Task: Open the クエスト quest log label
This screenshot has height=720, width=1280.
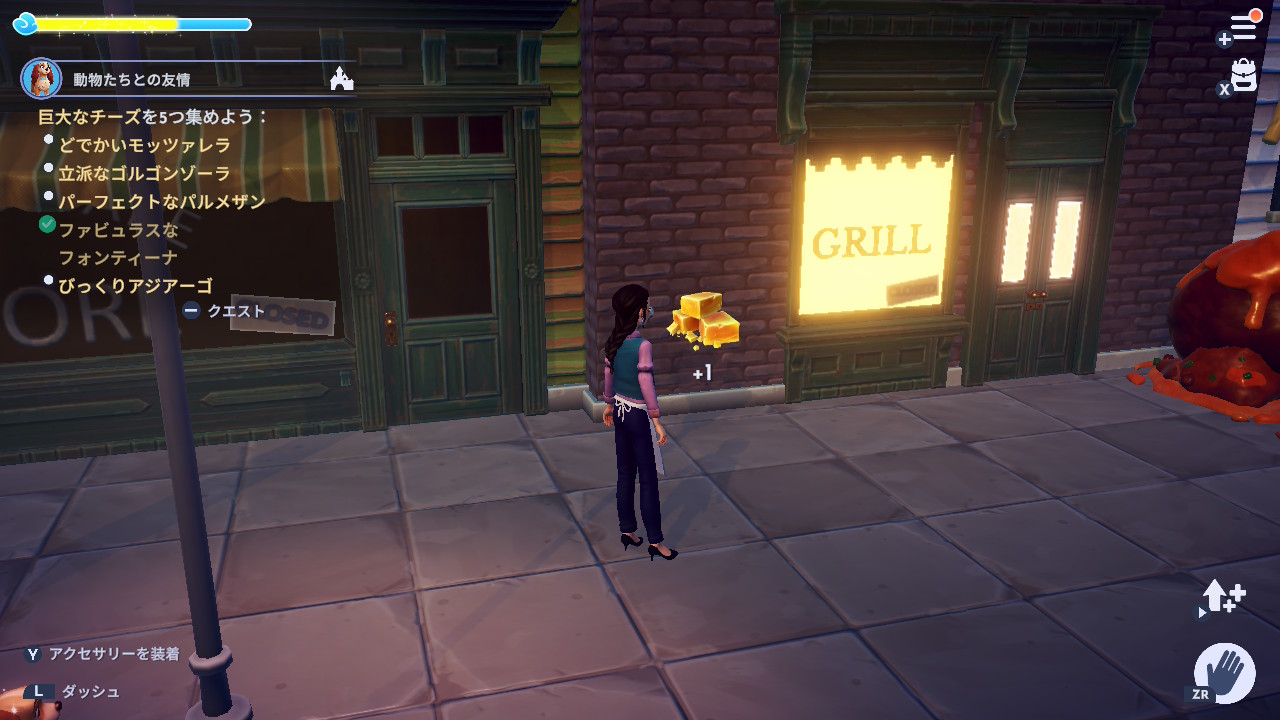Action: [x=236, y=311]
